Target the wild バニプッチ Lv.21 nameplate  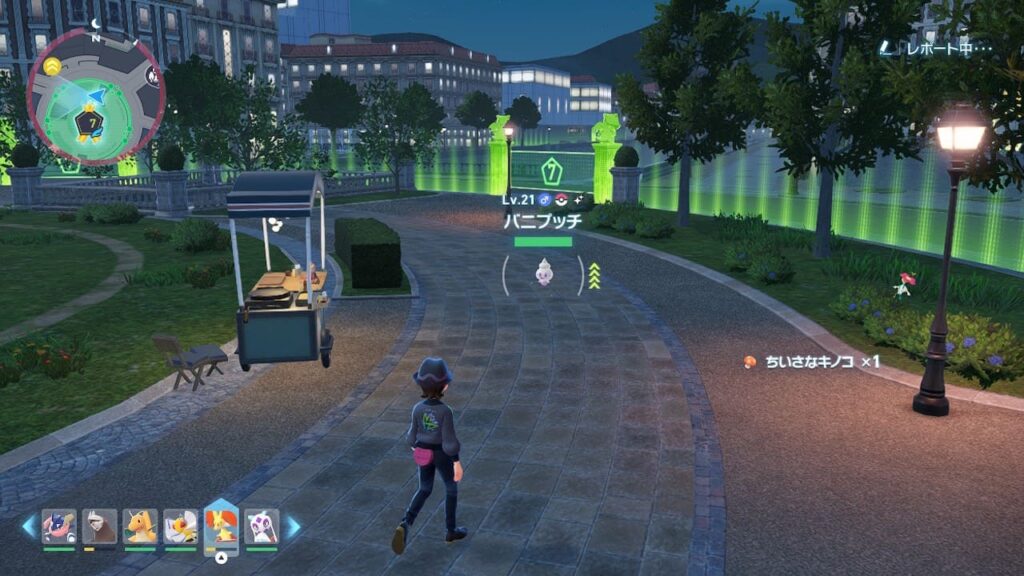[x=543, y=220]
